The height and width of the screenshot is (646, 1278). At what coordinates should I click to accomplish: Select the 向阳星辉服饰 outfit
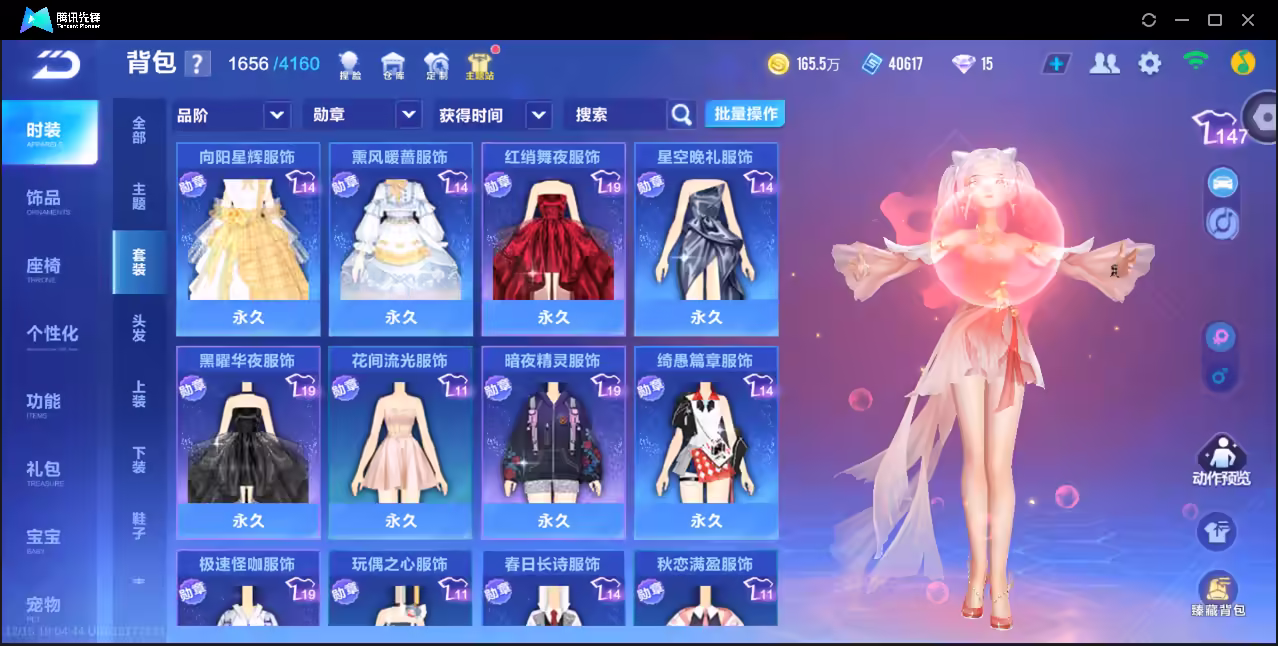pos(248,239)
